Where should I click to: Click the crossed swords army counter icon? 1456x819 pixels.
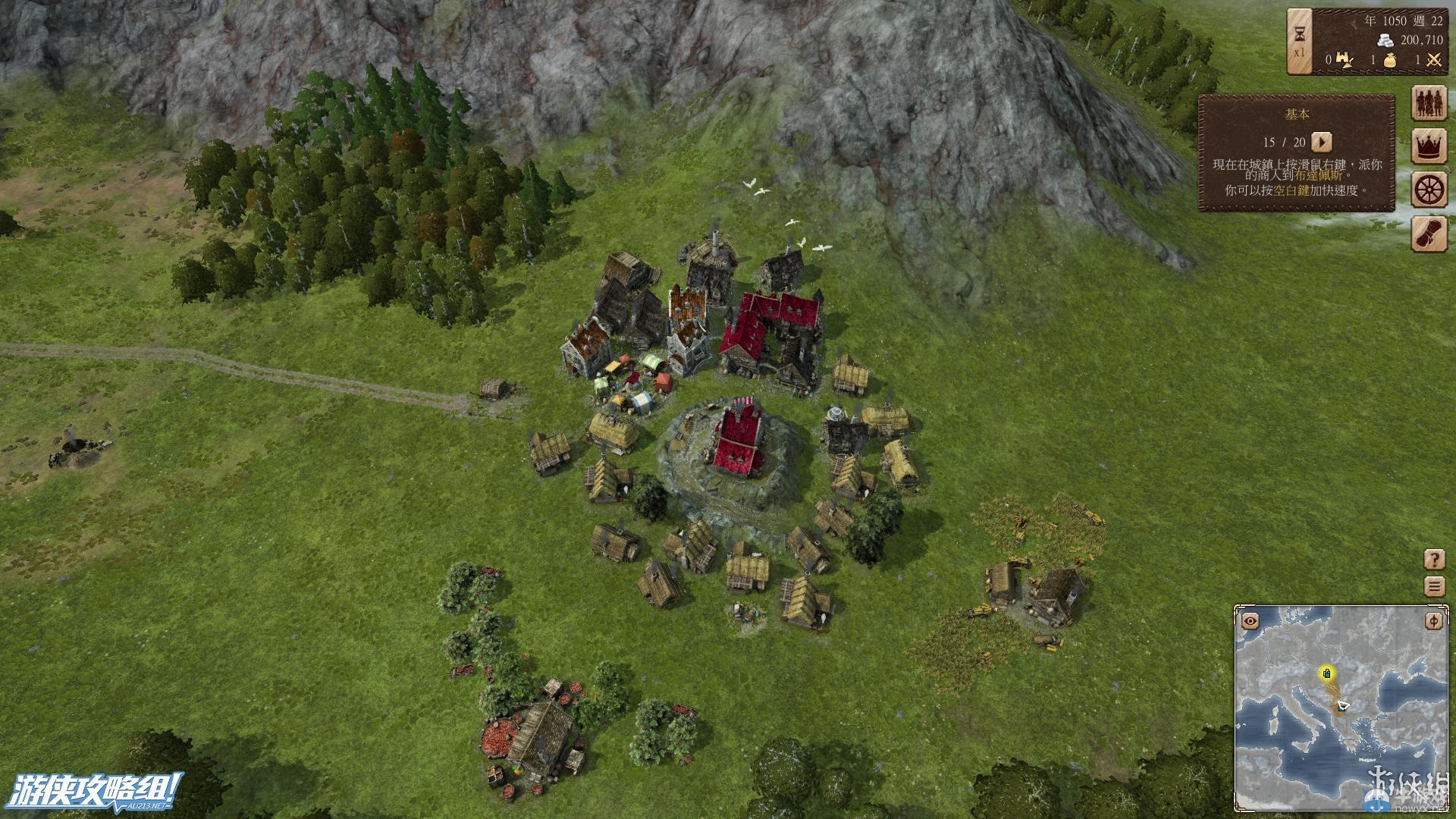(1432, 60)
